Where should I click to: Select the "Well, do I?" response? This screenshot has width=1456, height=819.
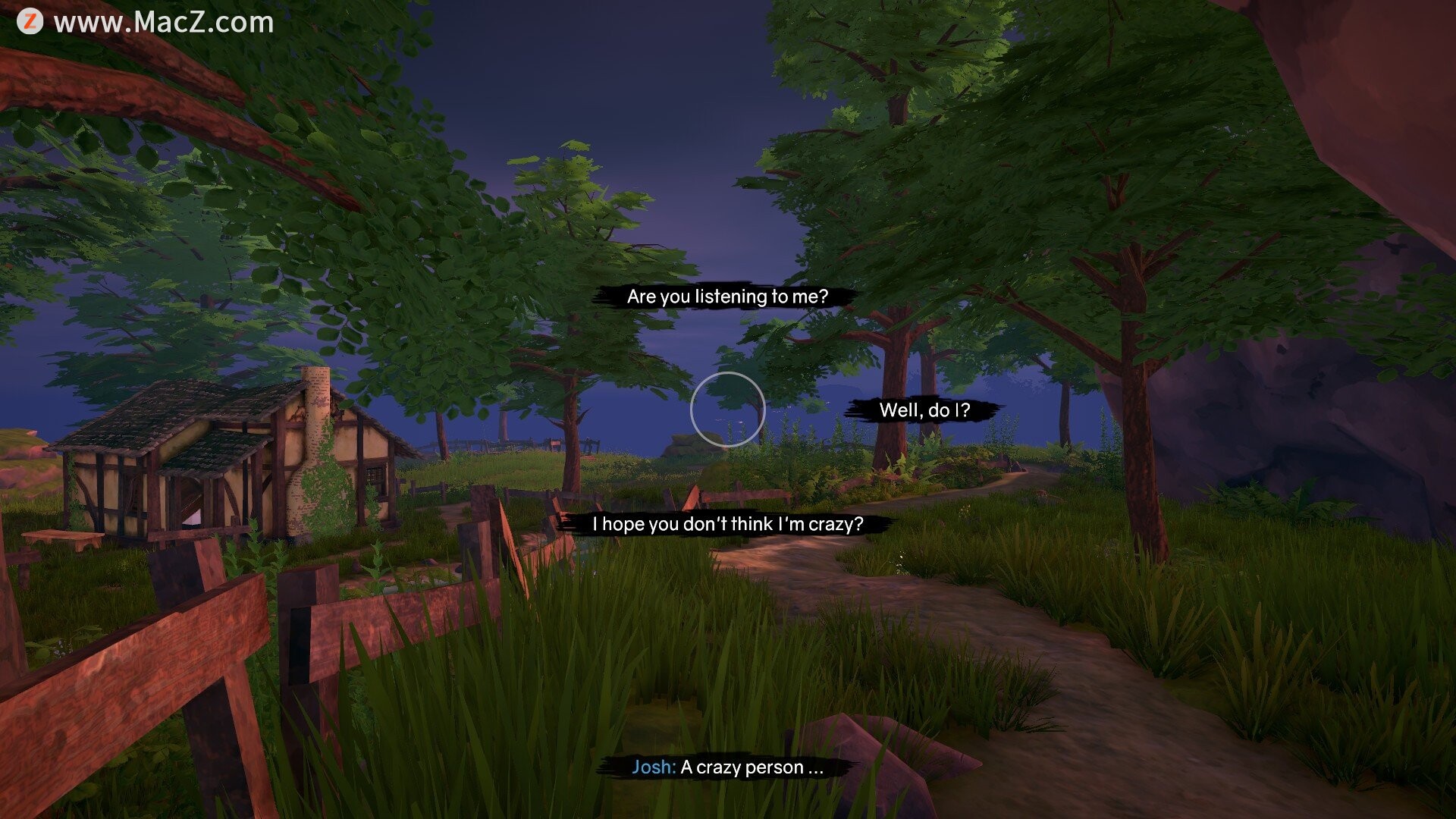pos(924,410)
